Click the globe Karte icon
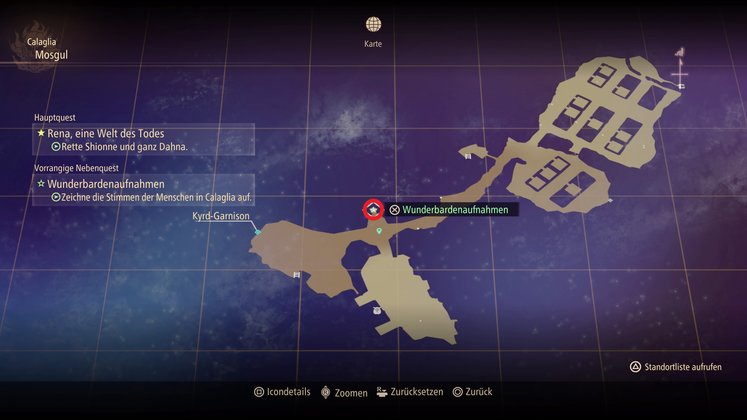747x420 pixels. pyautogui.click(x=373, y=25)
